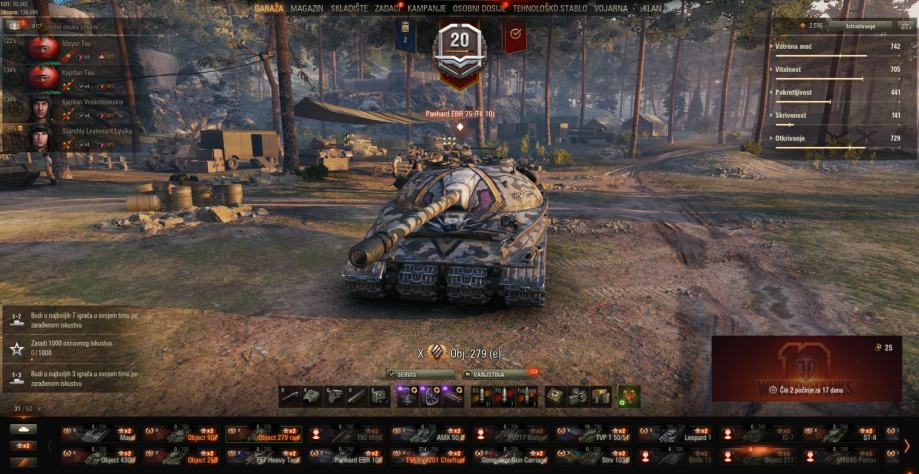The height and width of the screenshot is (474, 919).
Task: Open the Klan tab
Action: tap(652, 8)
